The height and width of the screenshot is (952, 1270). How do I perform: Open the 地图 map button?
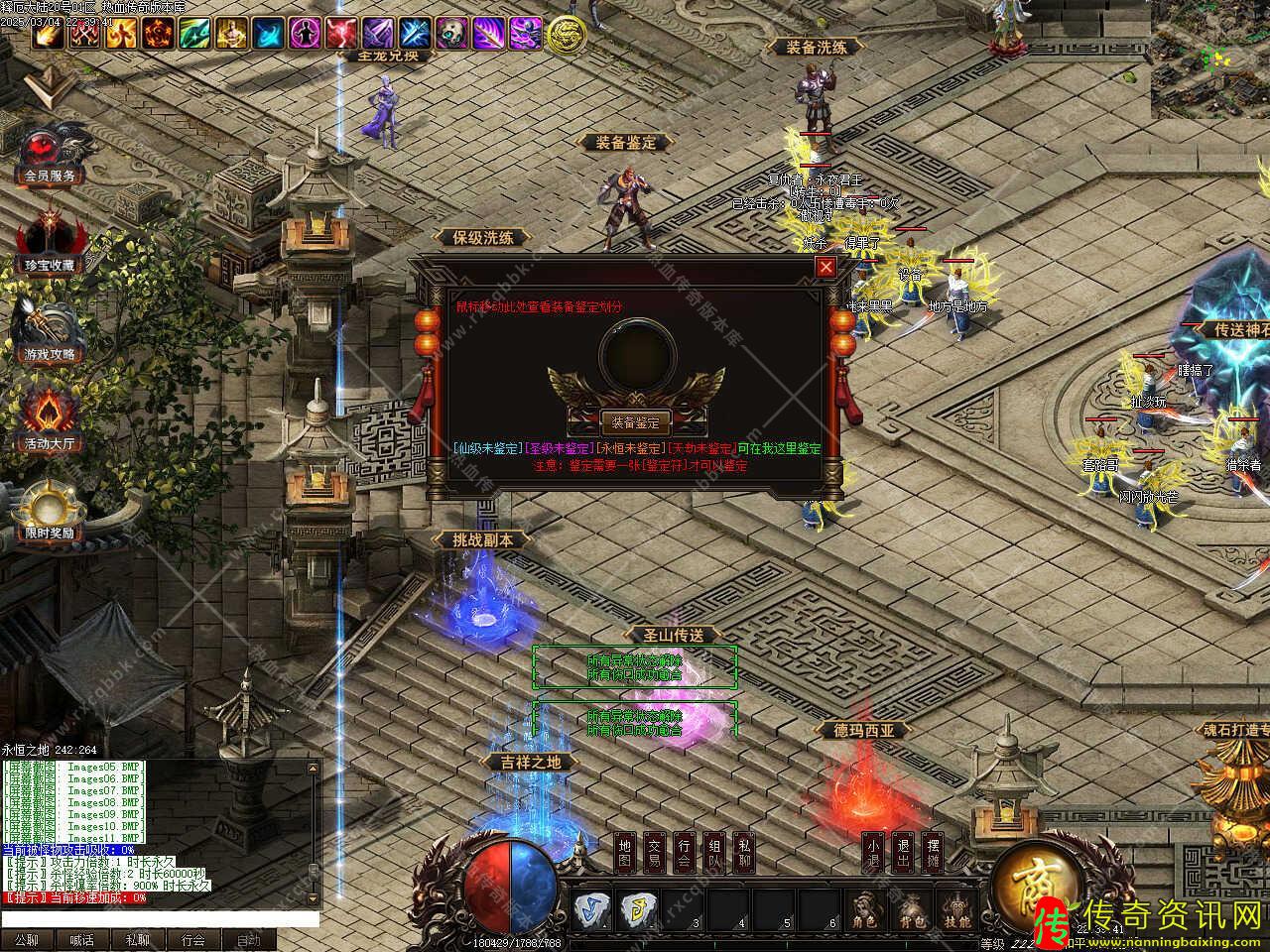coord(624,853)
